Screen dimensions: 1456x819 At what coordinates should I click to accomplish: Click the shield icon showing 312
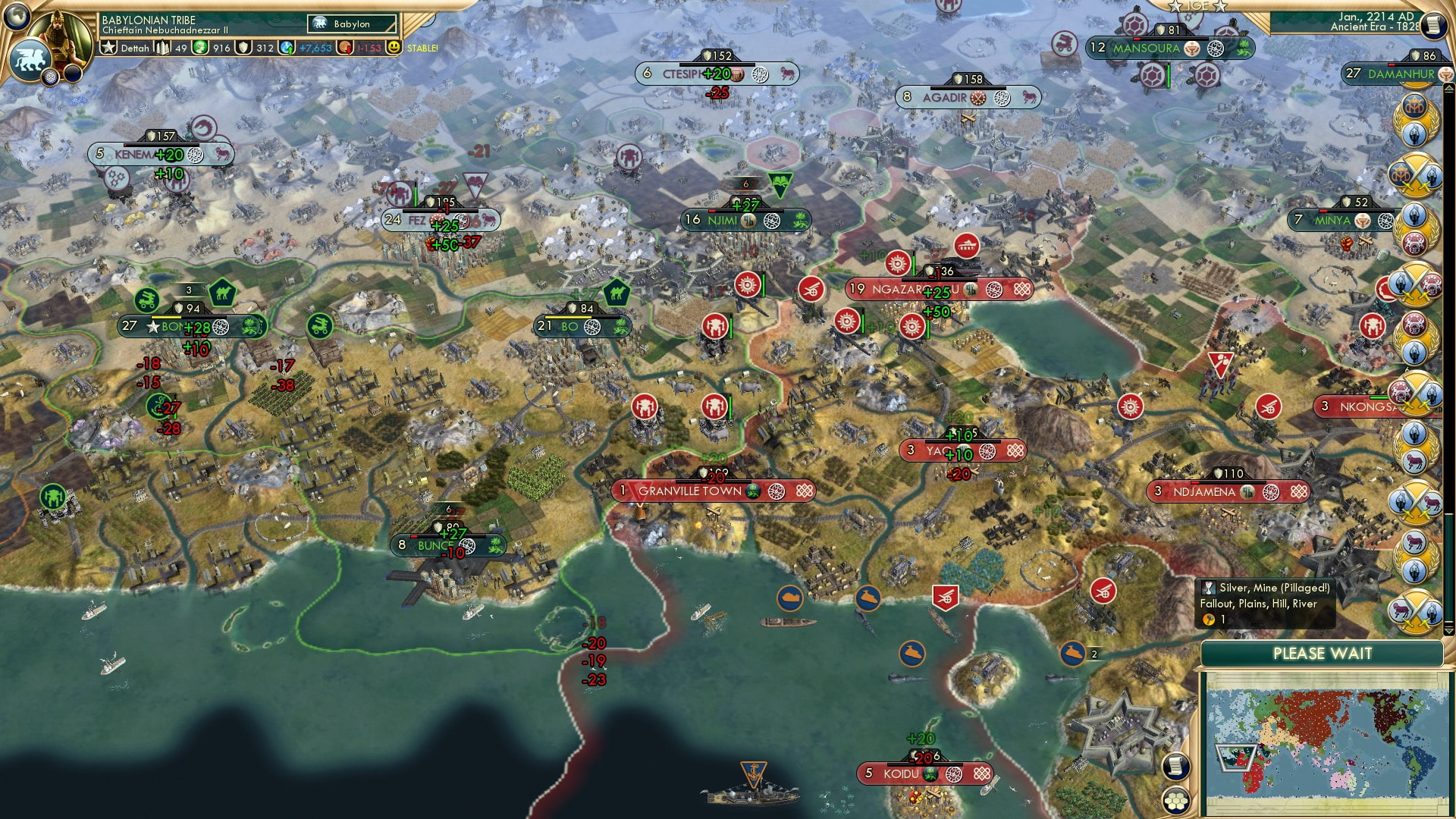(243, 48)
